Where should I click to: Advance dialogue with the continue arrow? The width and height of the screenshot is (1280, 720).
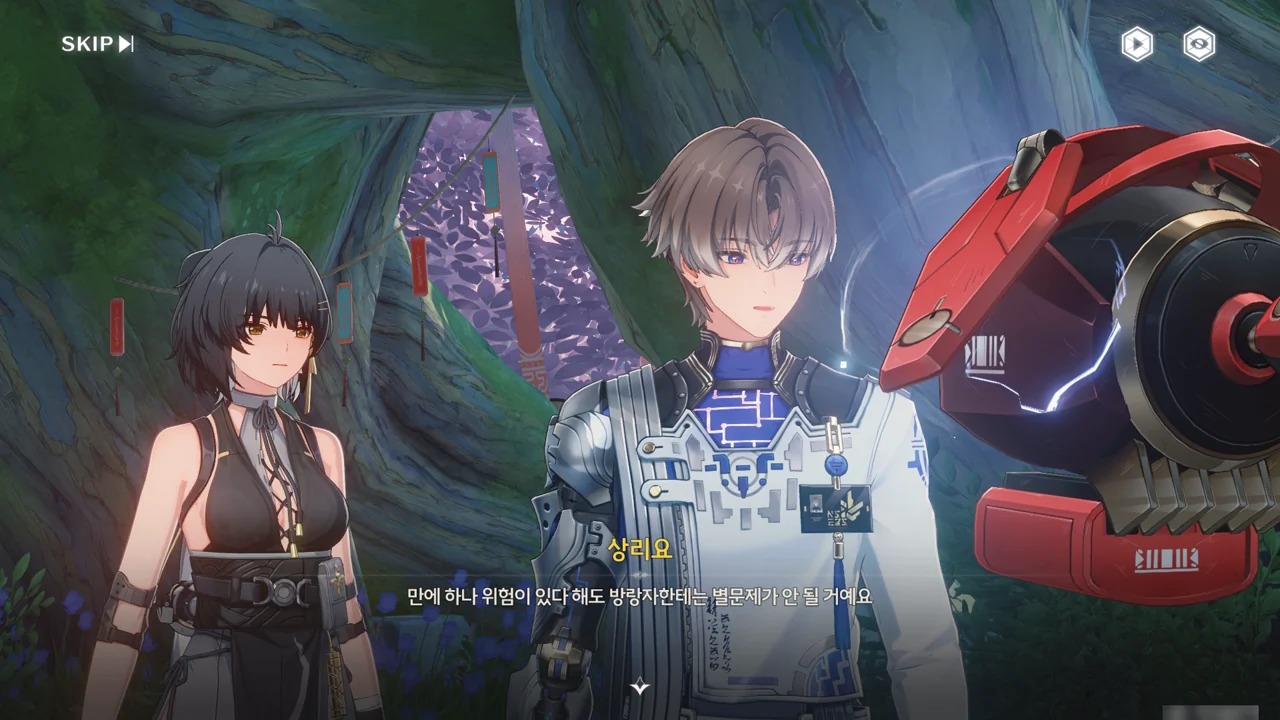(640, 687)
